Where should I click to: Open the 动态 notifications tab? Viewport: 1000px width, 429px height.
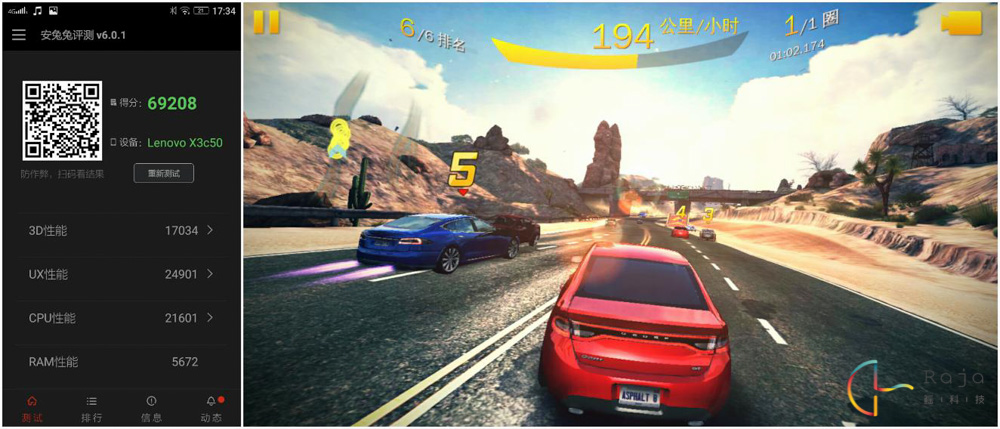(x=211, y=408)
